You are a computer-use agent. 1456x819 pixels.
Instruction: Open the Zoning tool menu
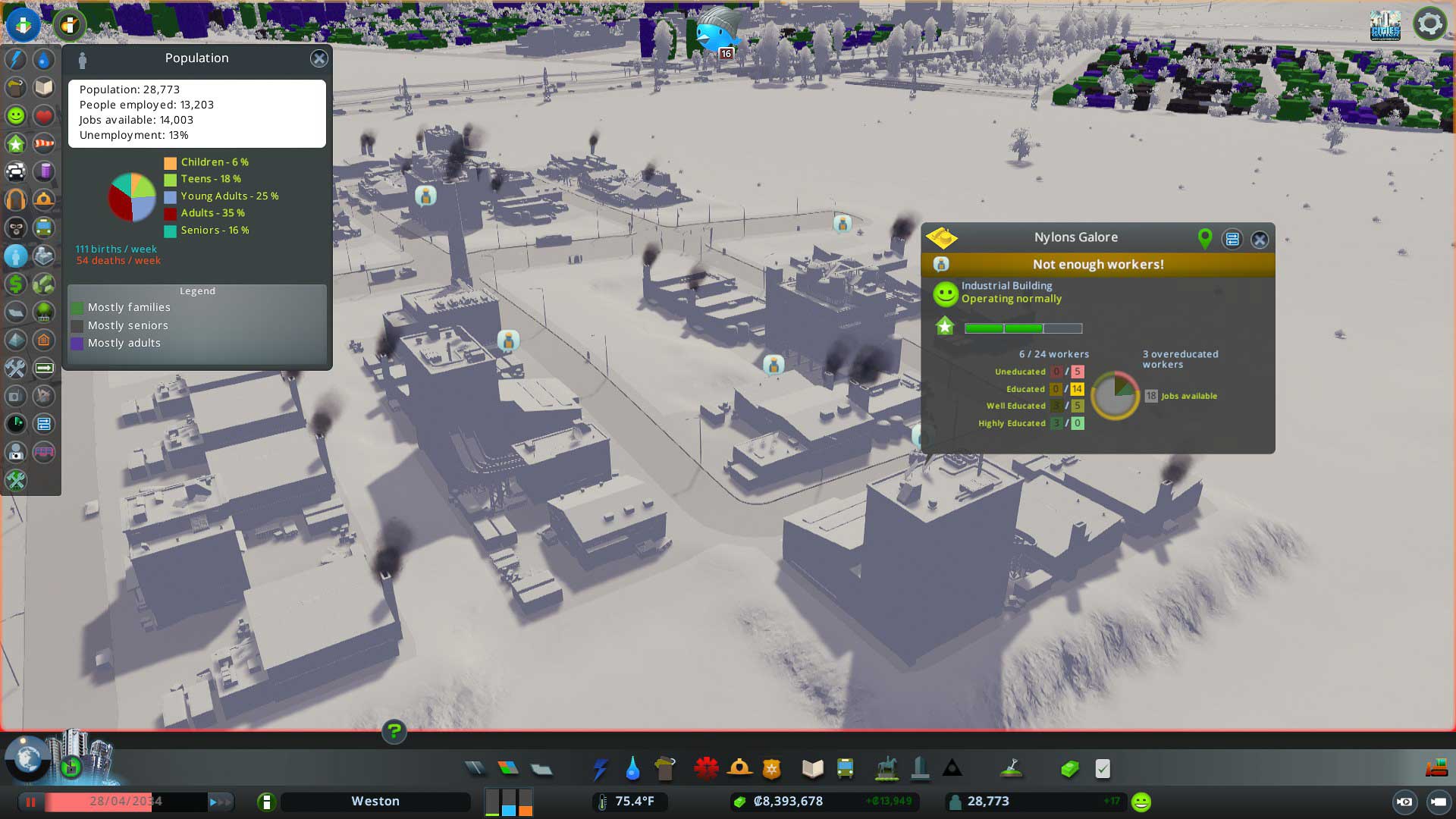click(508, 769)
